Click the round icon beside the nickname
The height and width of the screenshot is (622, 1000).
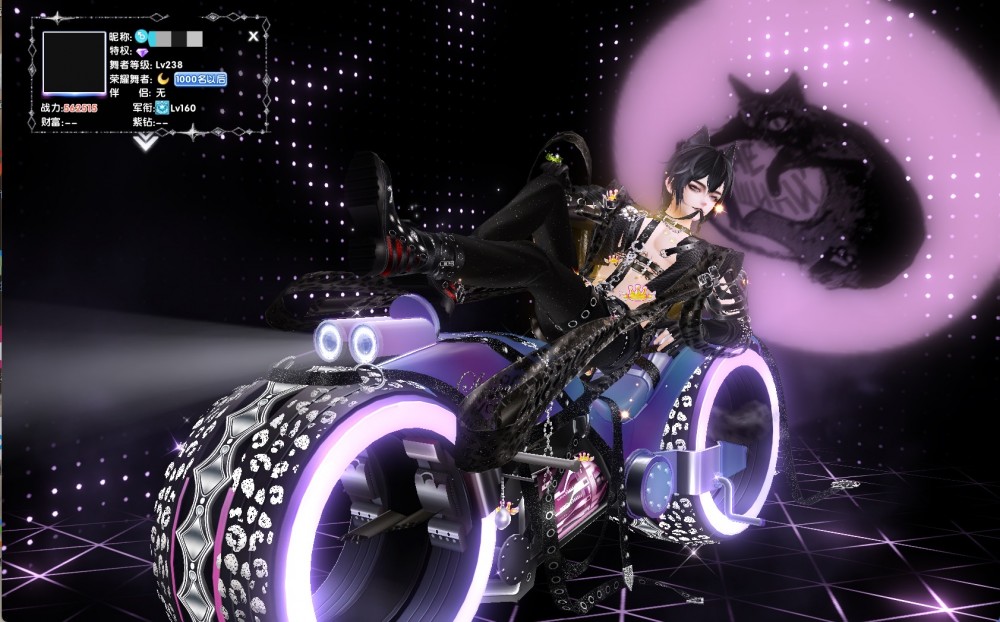coord(141,36)
